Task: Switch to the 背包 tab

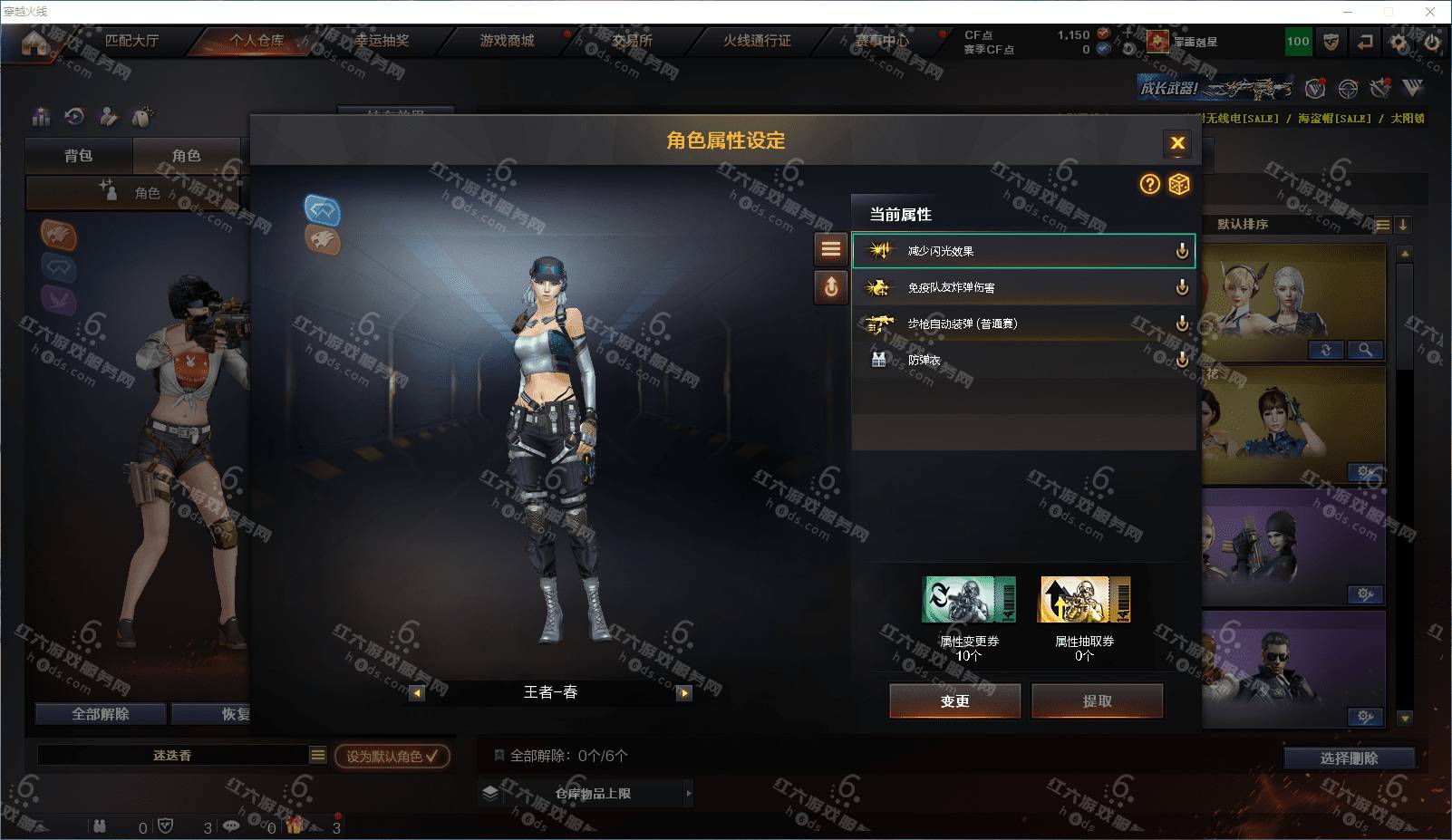Action: point(78,156)
